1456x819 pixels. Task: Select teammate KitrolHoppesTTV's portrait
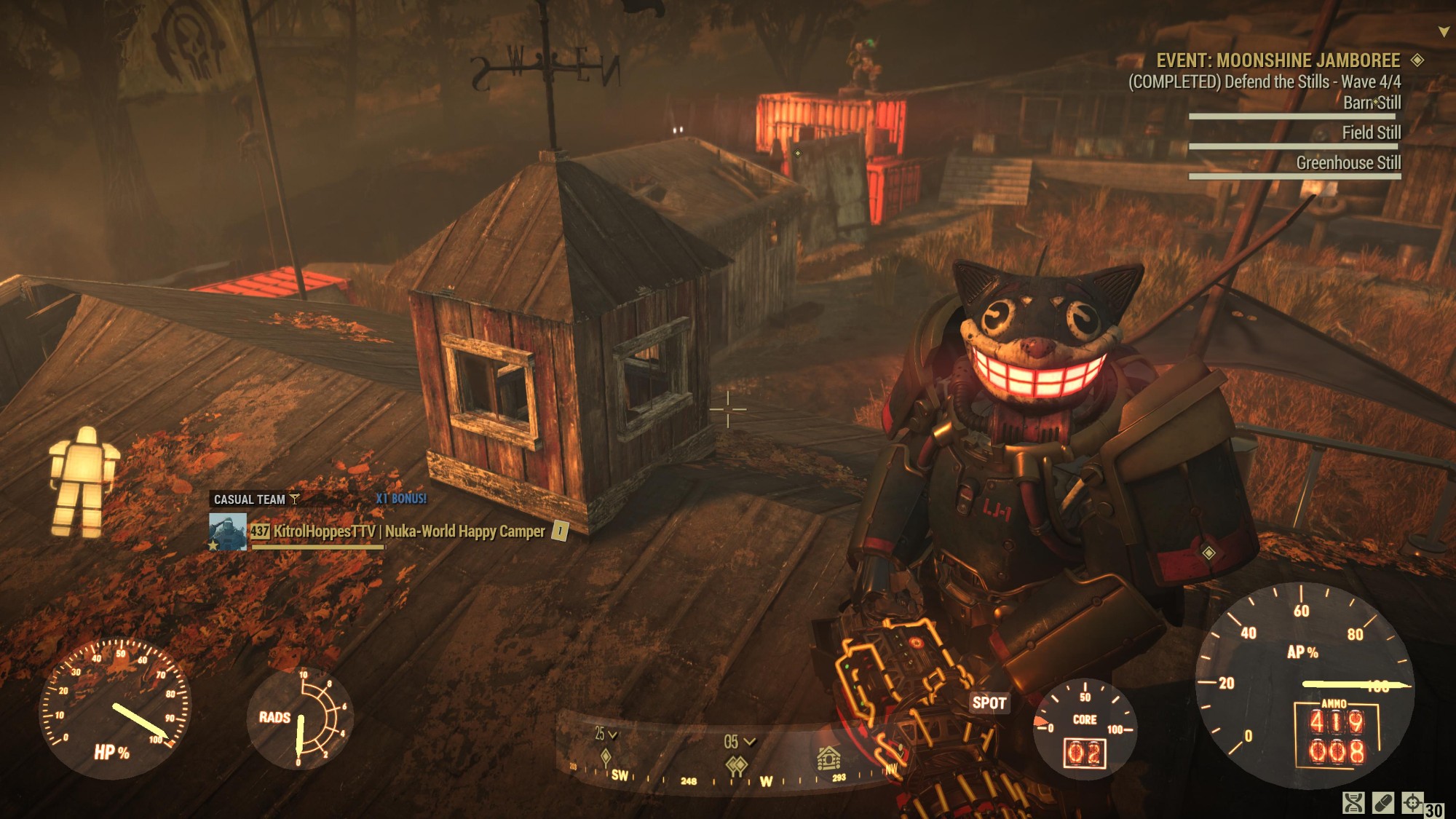point(228,531)
